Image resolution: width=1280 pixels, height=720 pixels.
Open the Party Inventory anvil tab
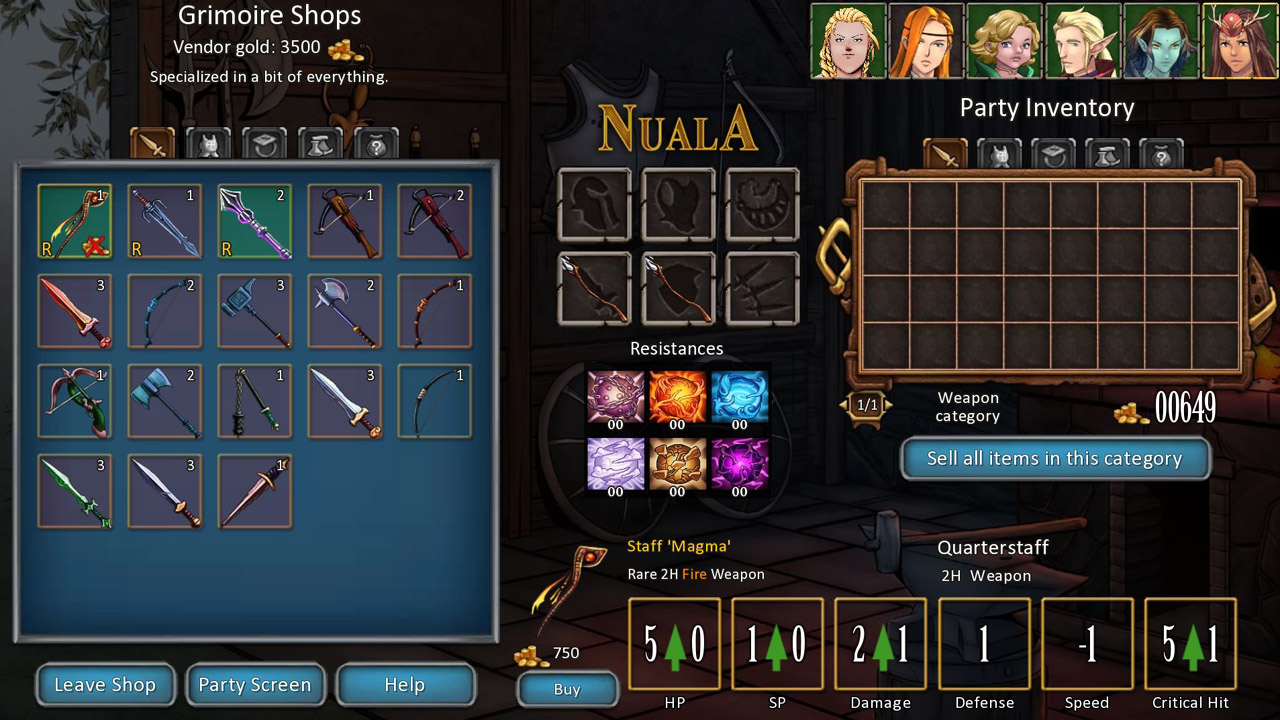click(1107, 156)
